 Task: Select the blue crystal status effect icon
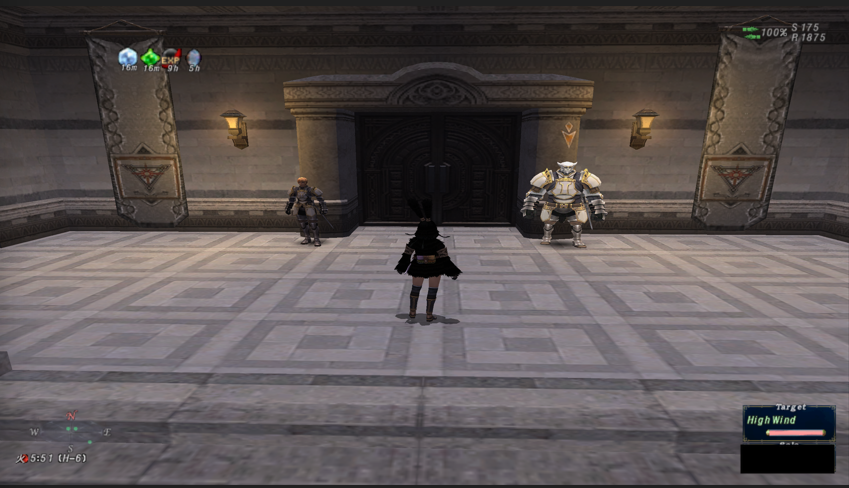128,57
